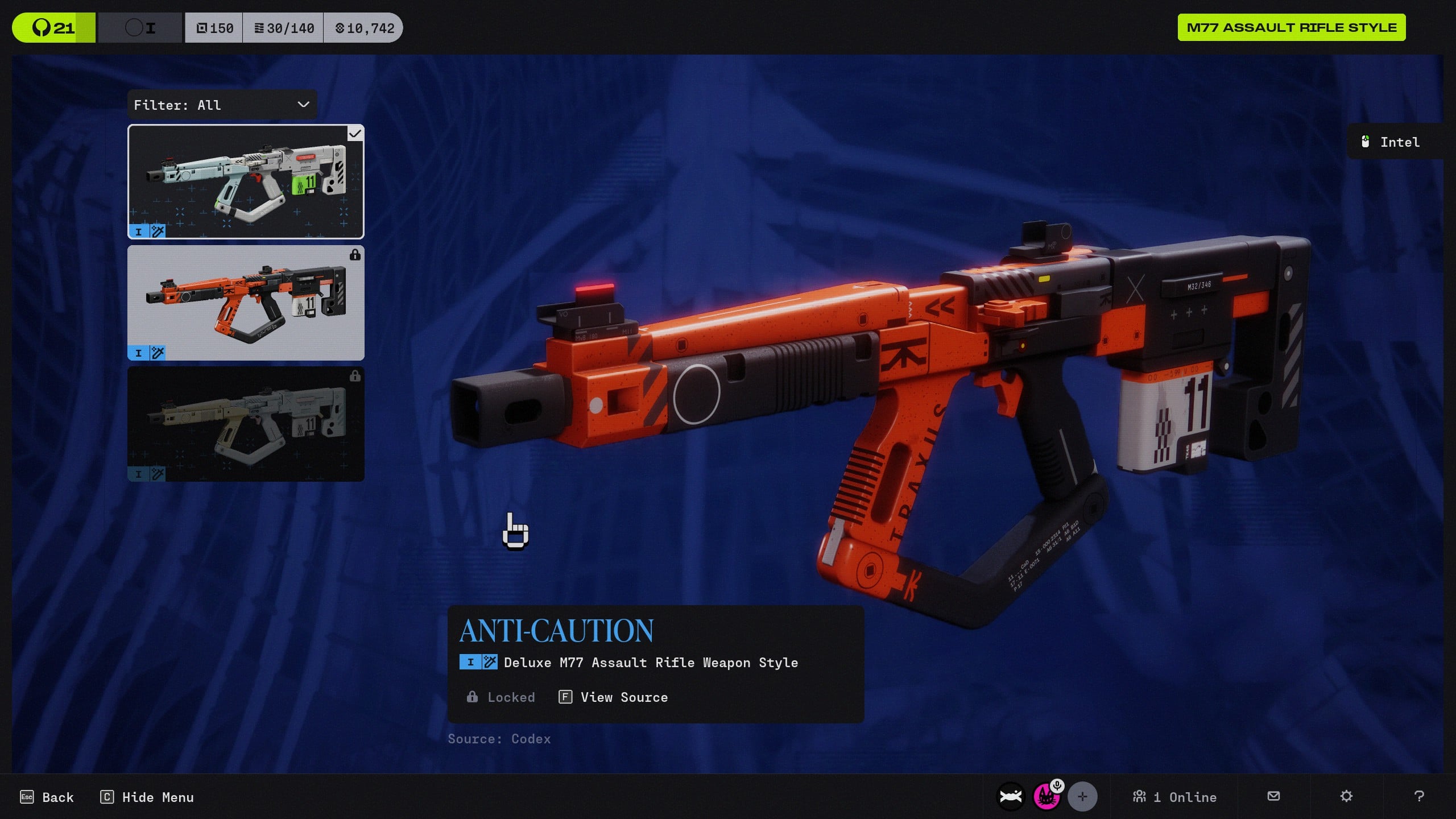Select the equipped white M77 weapon style
Viewport: 1456px width, 819px height.
point(246,181)
